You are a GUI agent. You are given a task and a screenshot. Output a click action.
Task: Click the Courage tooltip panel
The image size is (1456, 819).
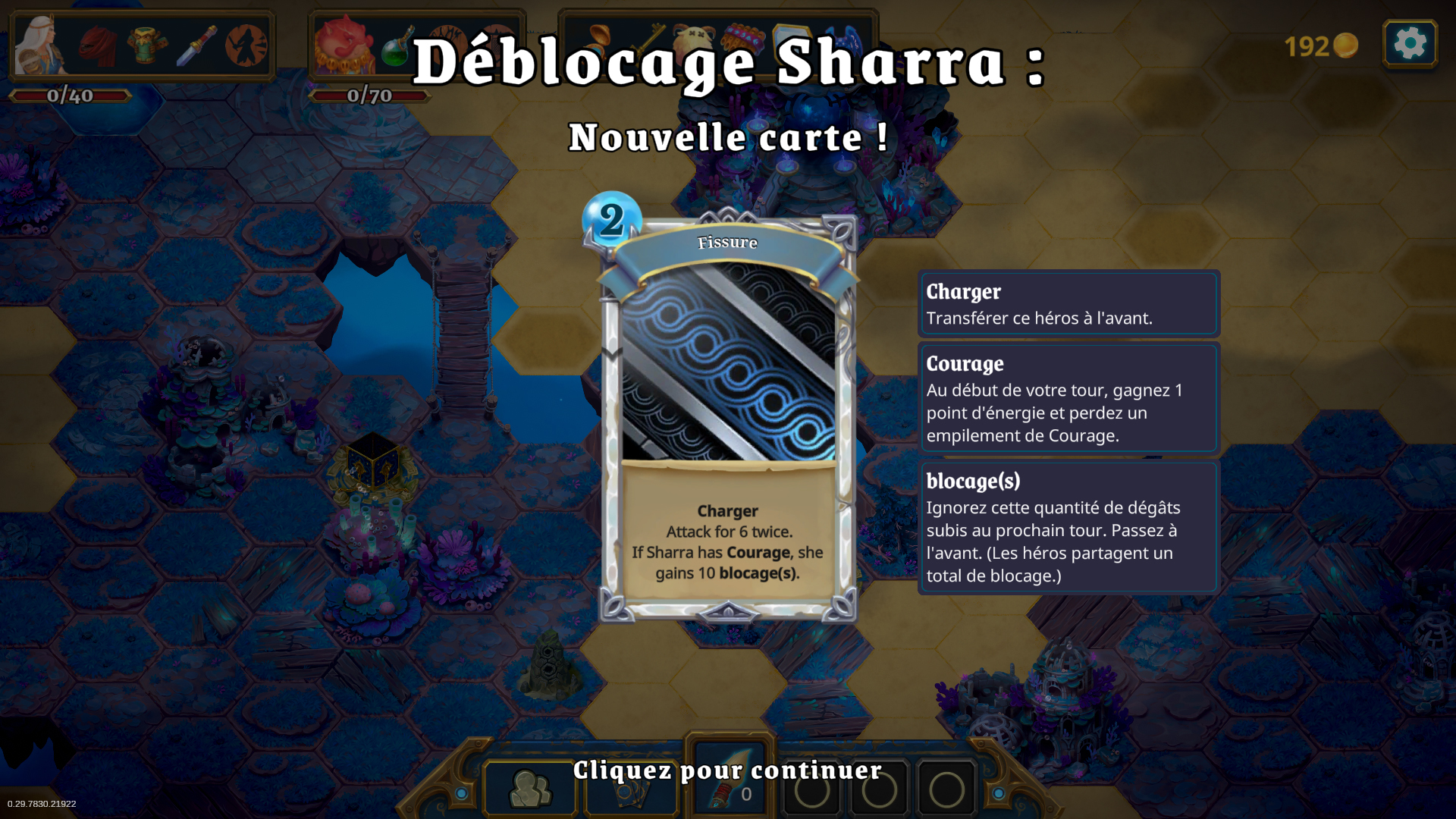(x=1068, y=398)
